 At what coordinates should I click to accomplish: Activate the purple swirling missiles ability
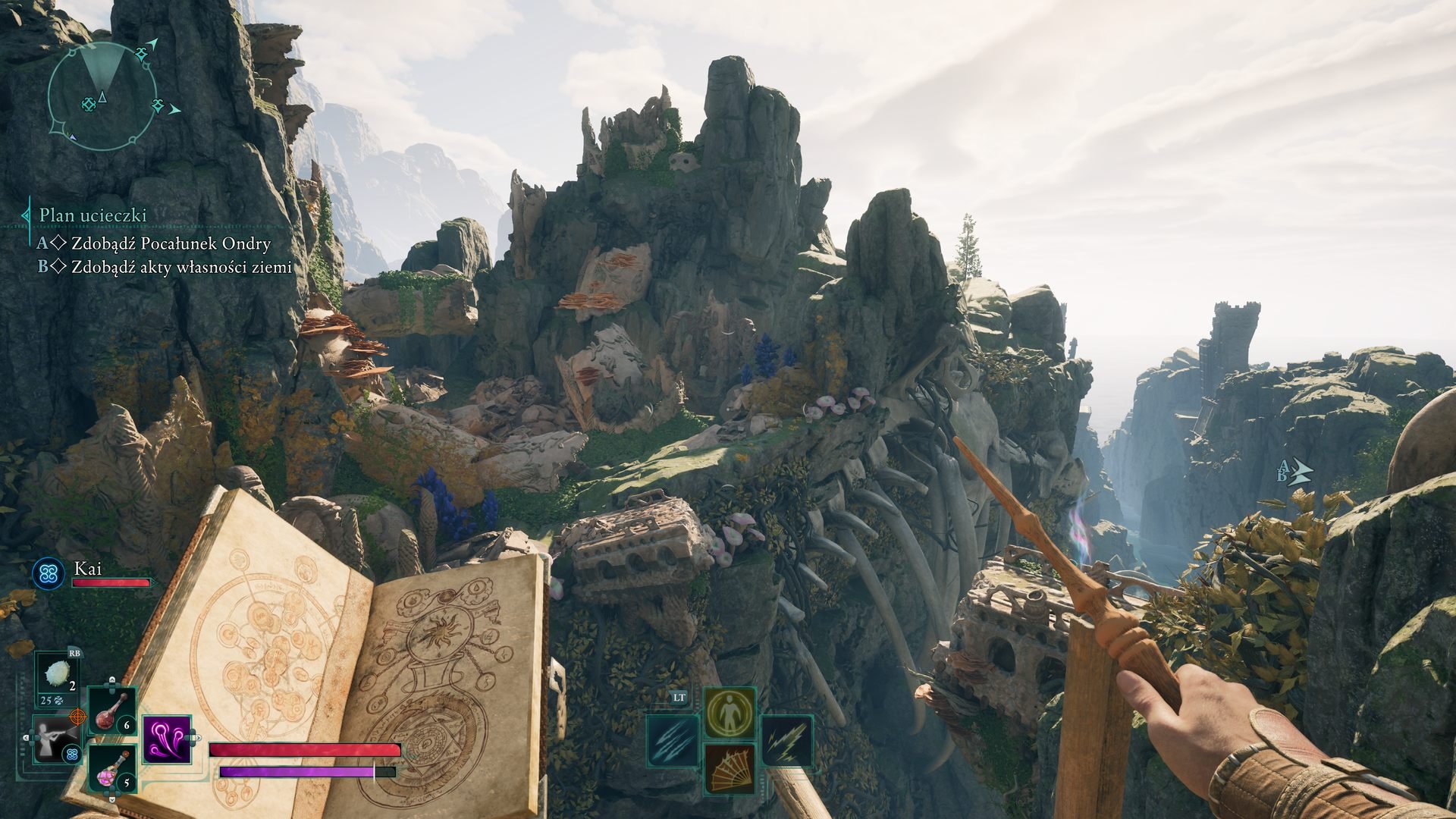166,739
